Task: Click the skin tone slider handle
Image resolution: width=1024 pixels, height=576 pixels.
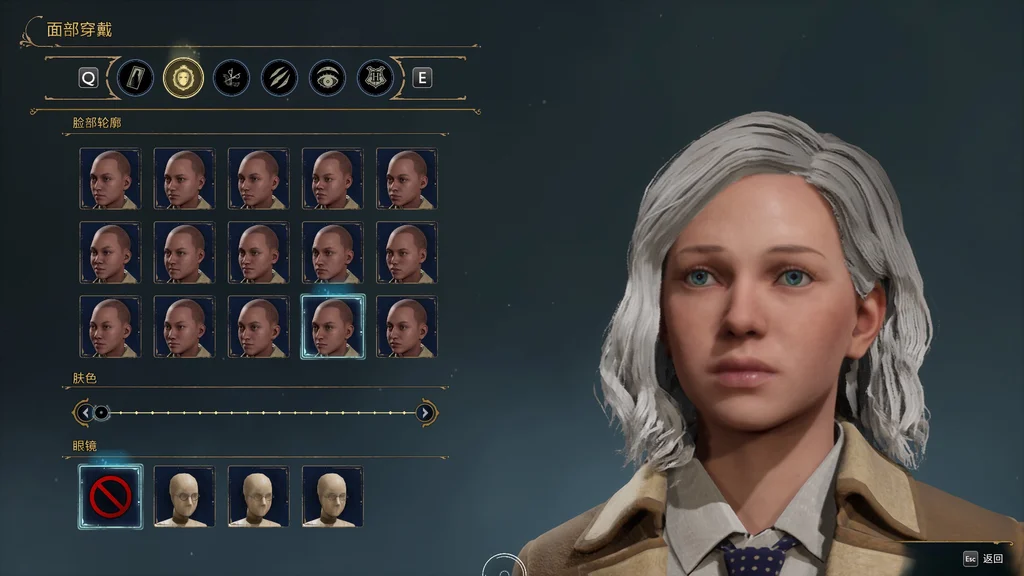Action: click(x=101, y=412)
